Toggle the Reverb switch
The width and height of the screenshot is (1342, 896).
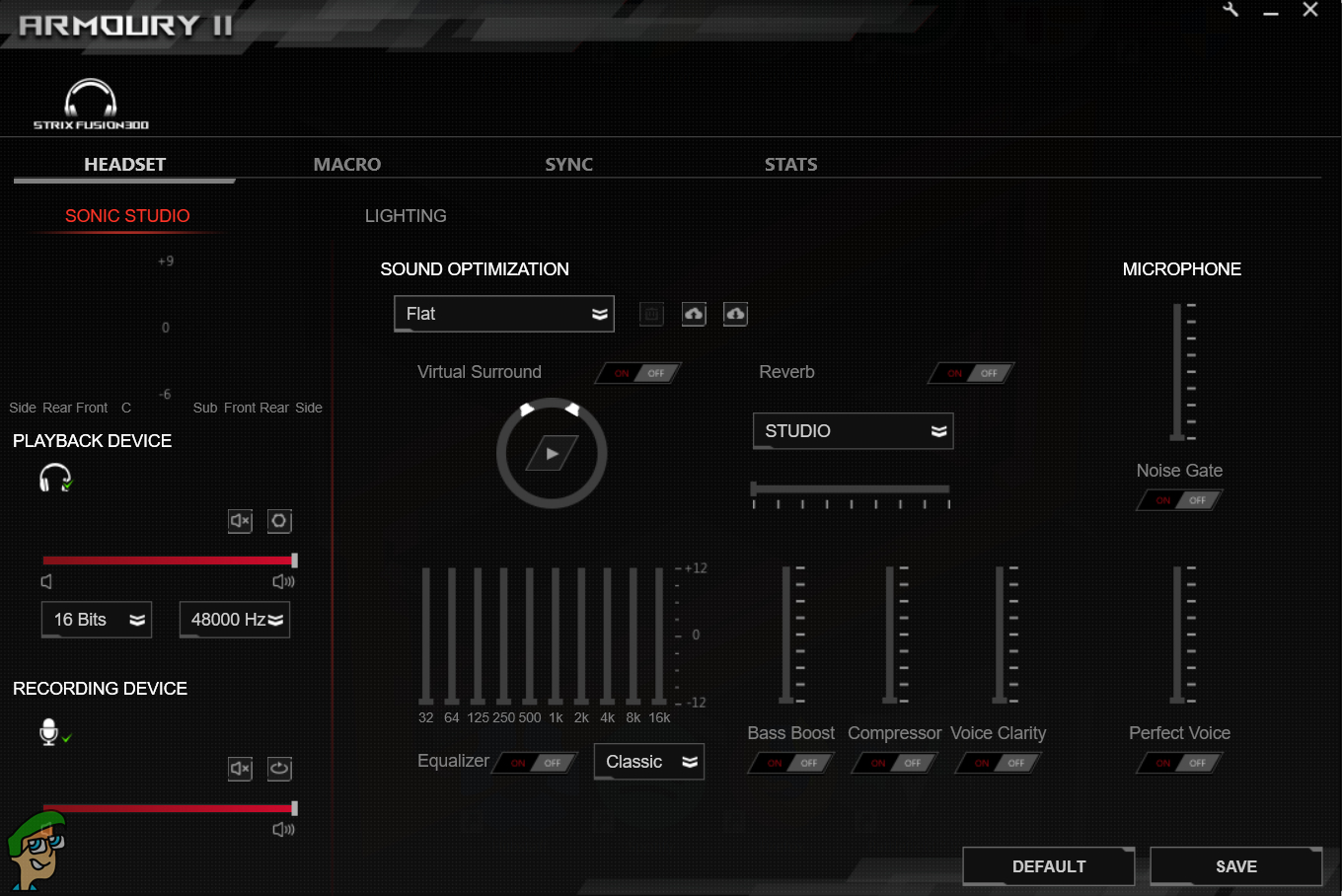[x=972, y=373]
